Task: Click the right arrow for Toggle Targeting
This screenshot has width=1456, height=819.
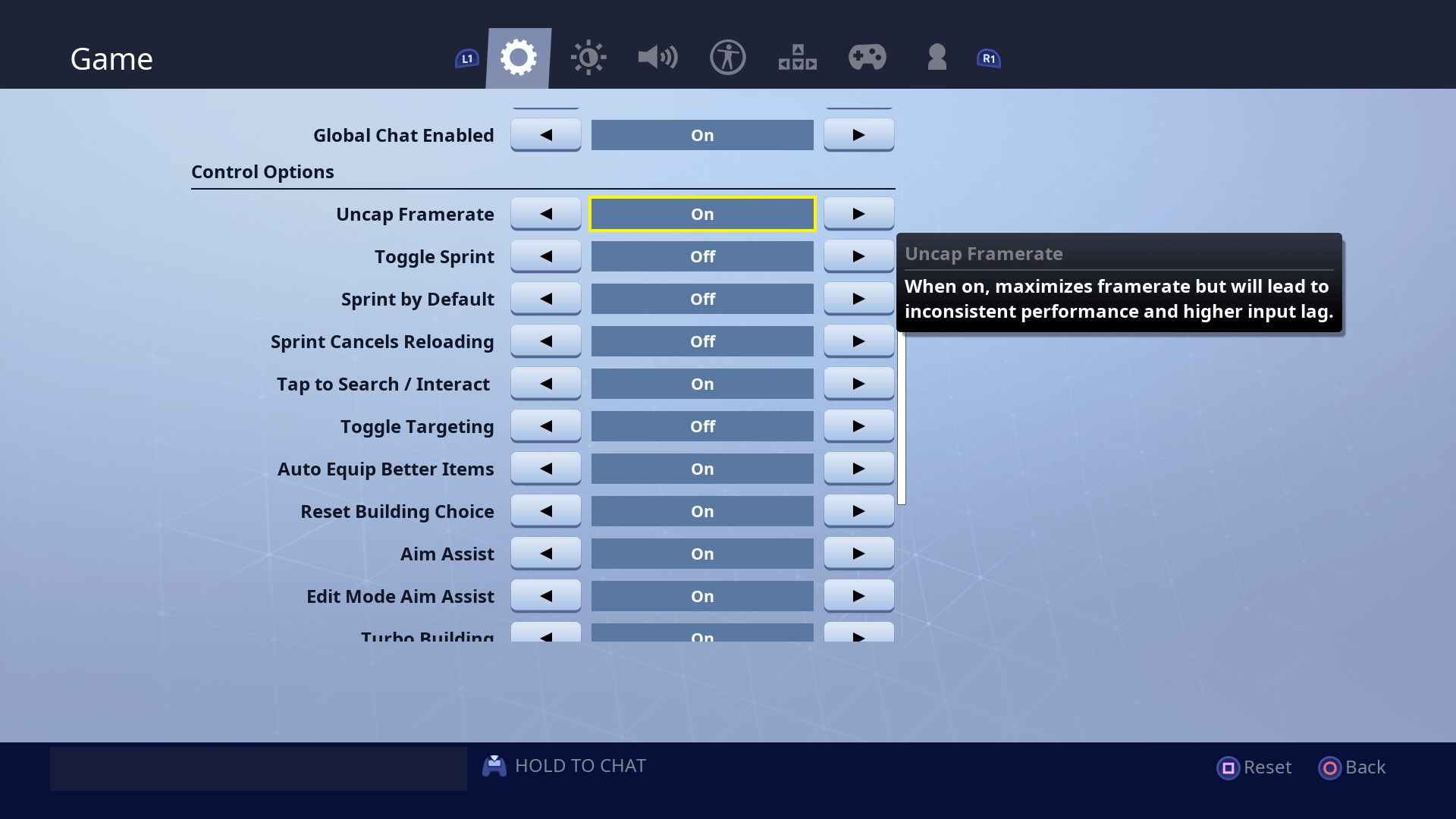Action: [x=858, y=425]
